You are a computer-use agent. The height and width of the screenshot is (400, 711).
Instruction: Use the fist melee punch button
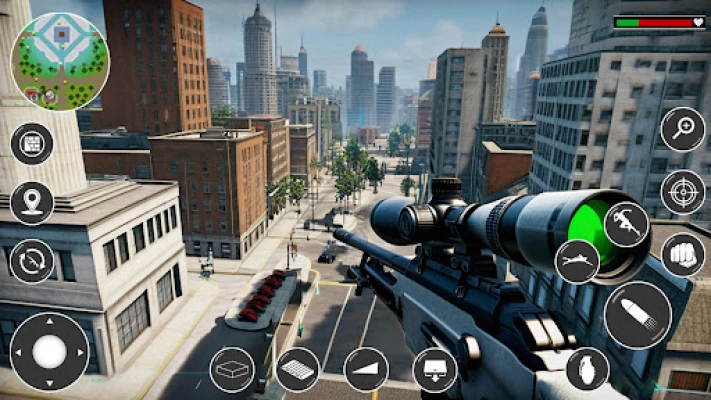pyautogui.click(x=683, y=254)
